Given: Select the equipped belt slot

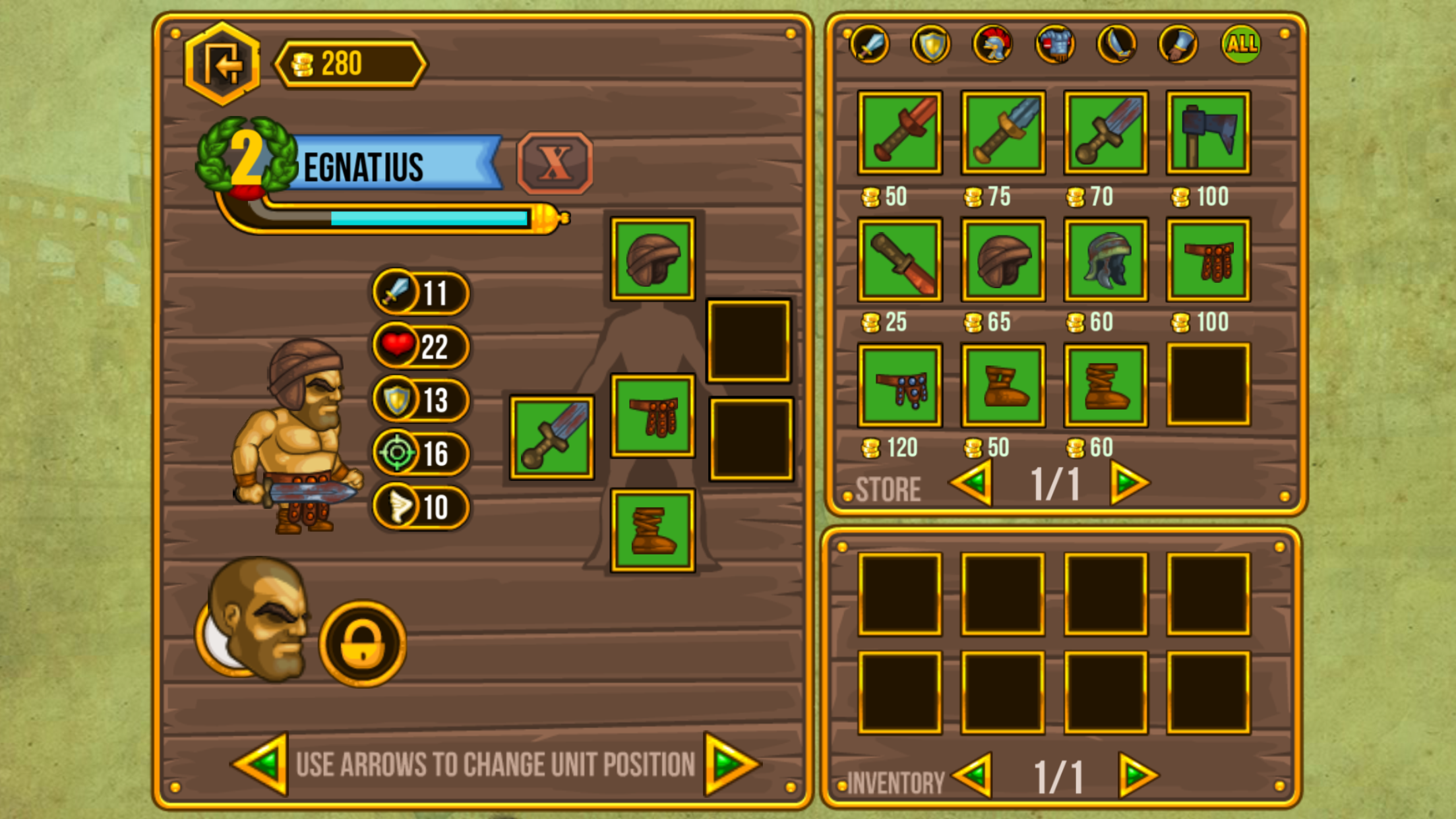Looking at the screenshot, I should point(652,415).
